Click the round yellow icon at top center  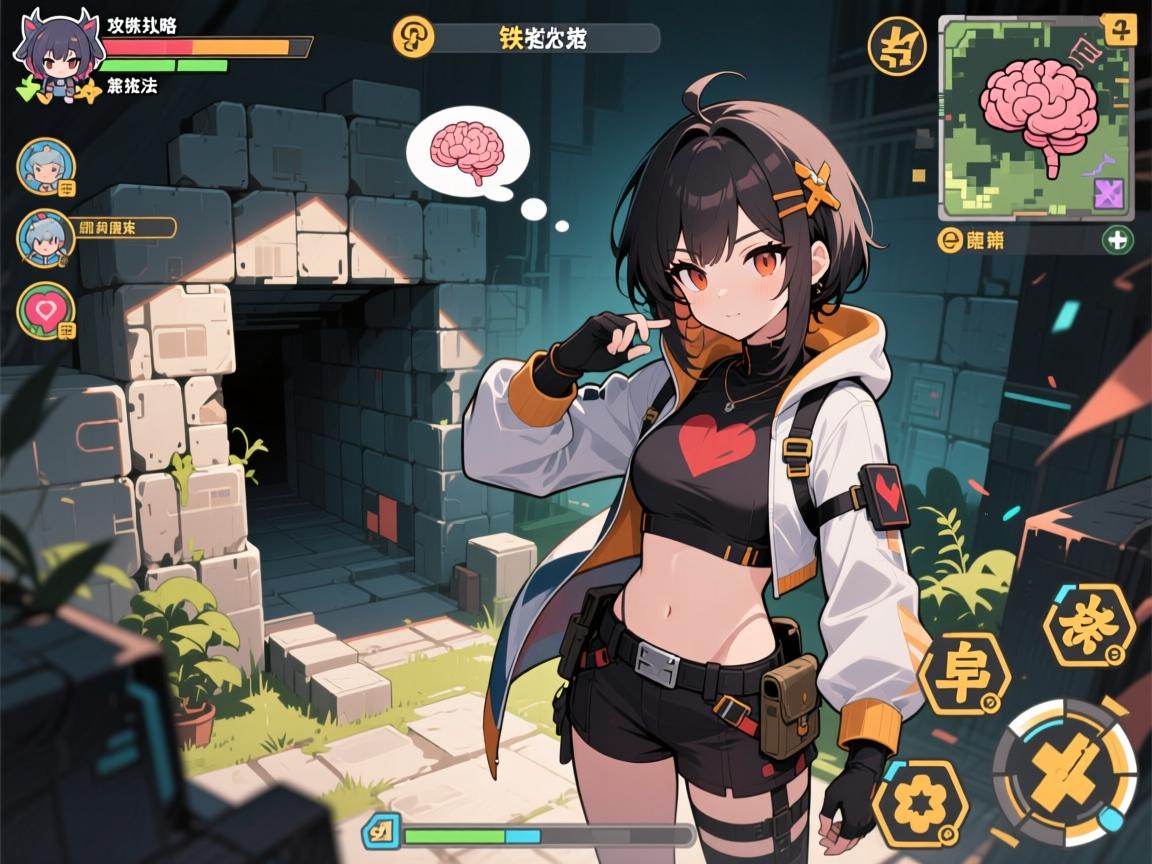[412, 38]
